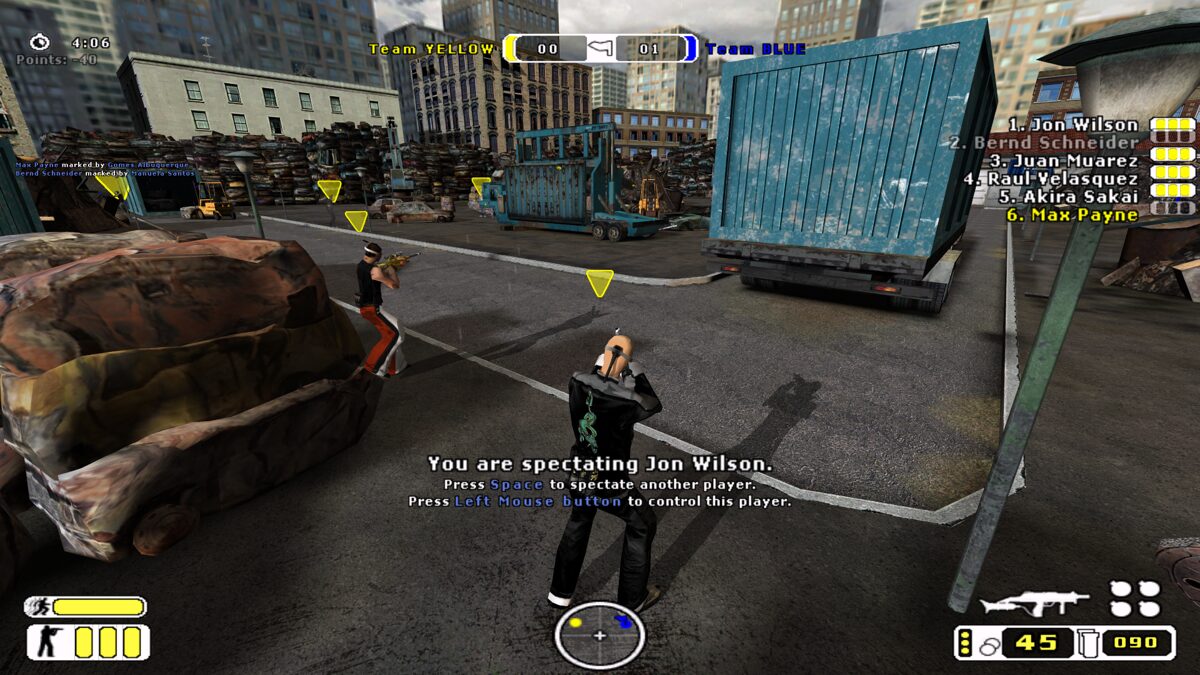1200x675 pixels.
Task: Pick Juan Muarez in the team list
Action: coord(1075,161)
